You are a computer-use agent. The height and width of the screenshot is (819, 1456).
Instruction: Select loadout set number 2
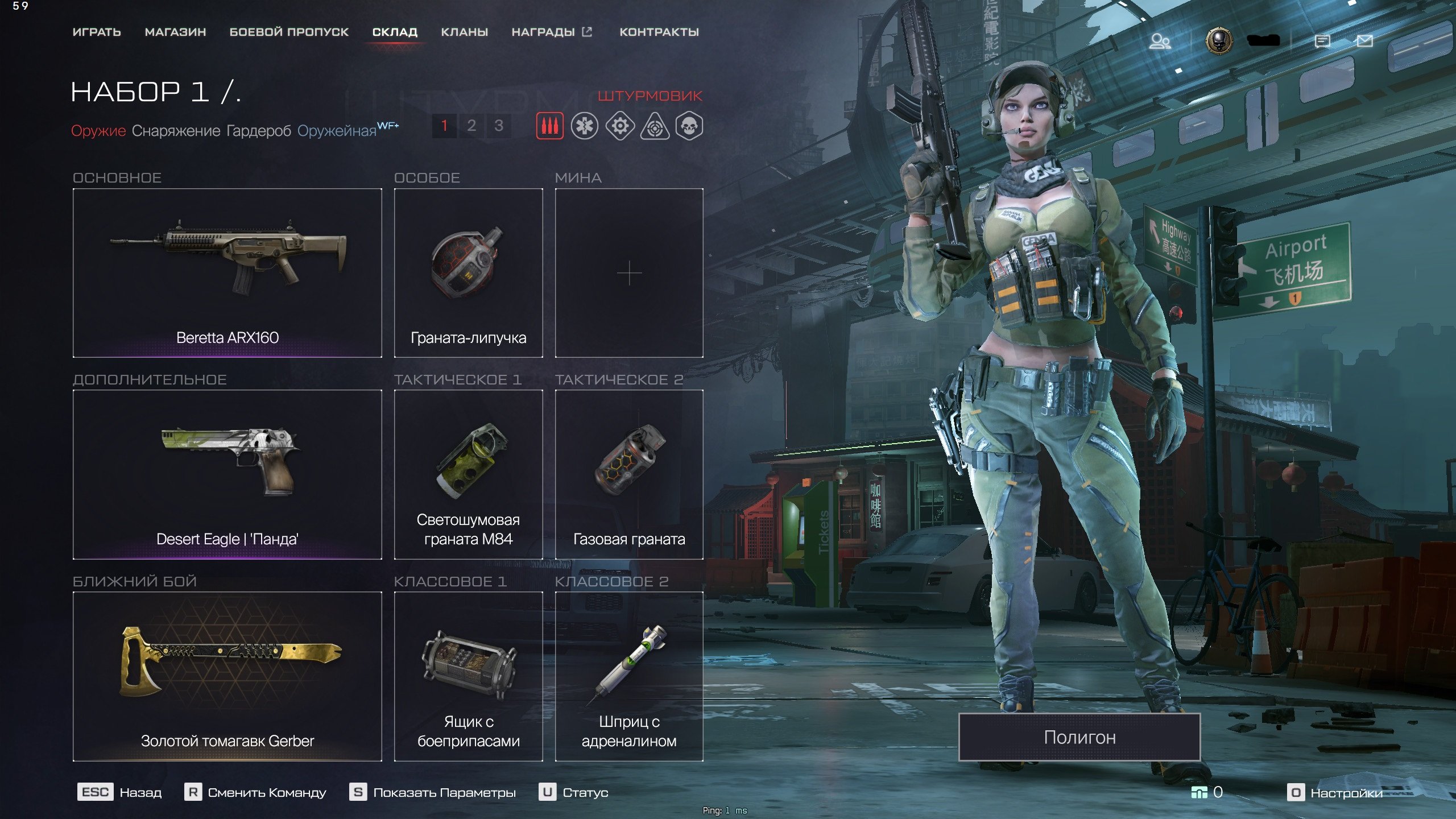tap(471, 126)
